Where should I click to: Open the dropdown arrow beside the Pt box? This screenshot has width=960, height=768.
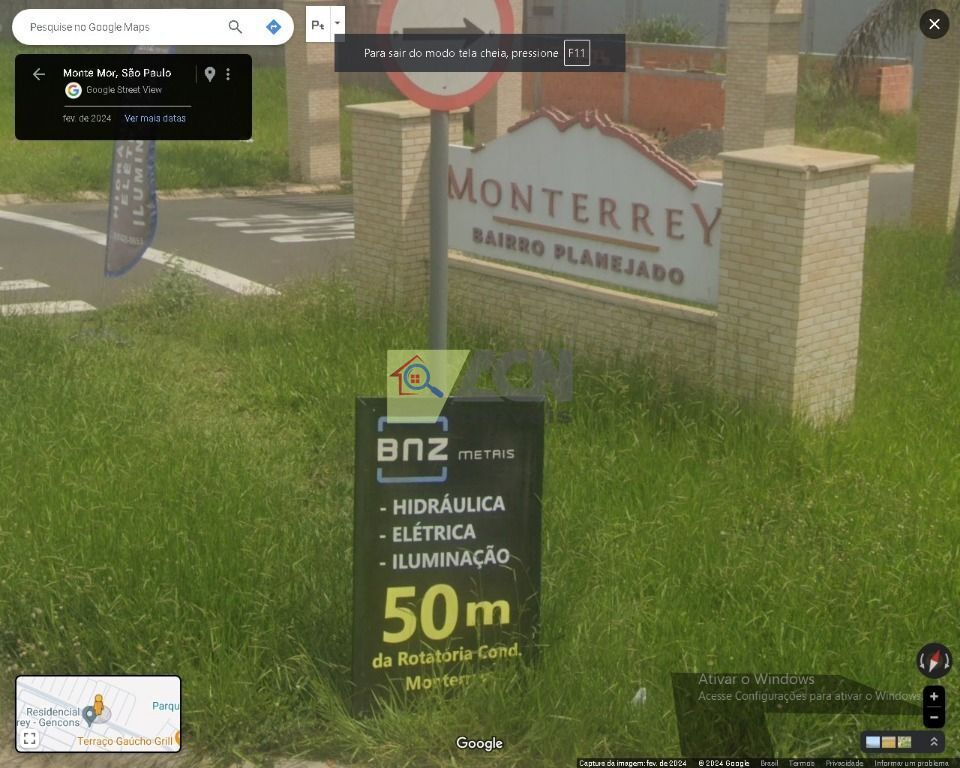tap(338, 23)
